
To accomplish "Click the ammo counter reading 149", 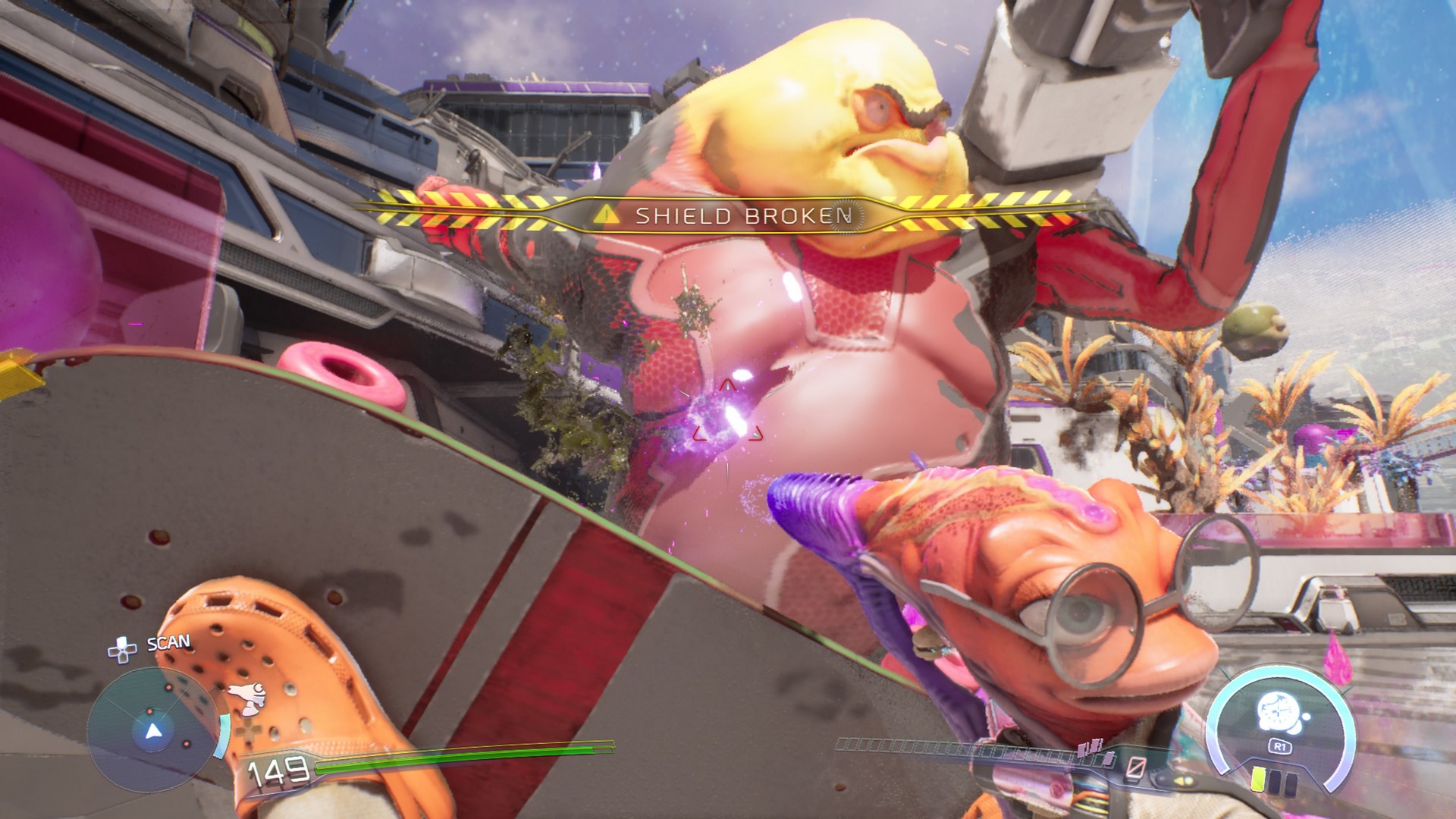I will click(x=278, y=771).
